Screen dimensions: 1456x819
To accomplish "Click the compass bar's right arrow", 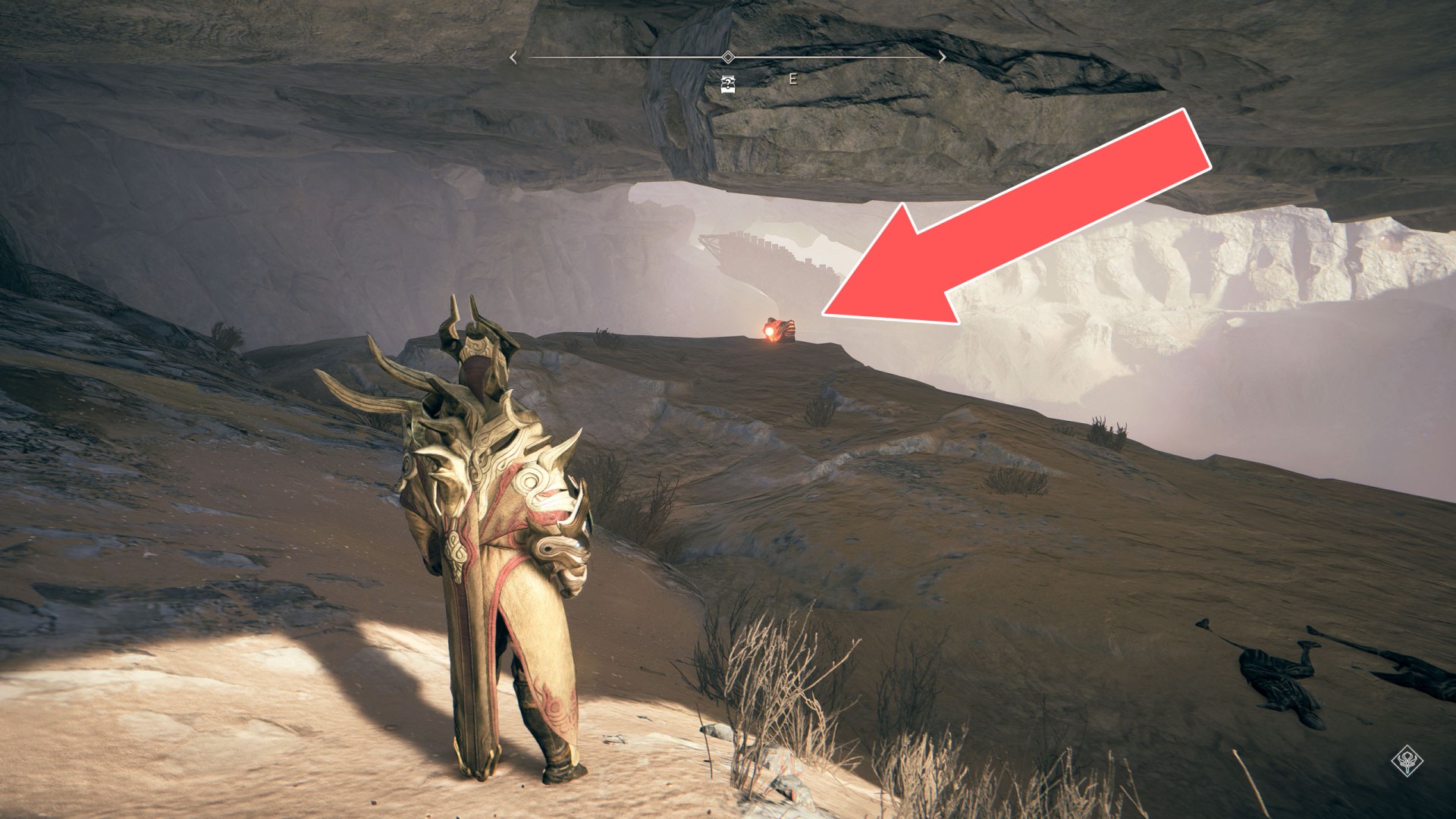I will (x=942, y=58).
